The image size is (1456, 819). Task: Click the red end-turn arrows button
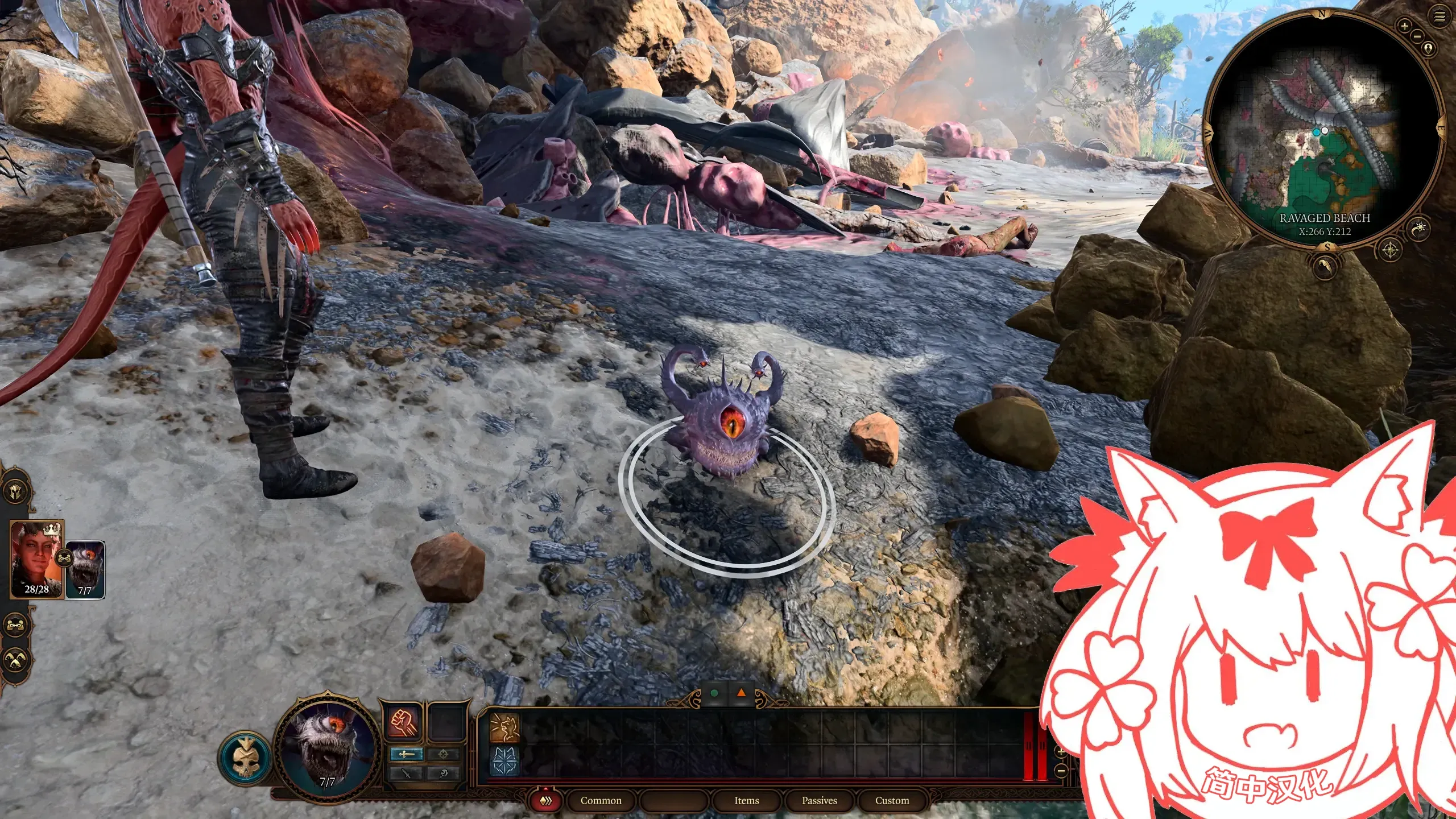pyautogui.click(x=546, y=801)
